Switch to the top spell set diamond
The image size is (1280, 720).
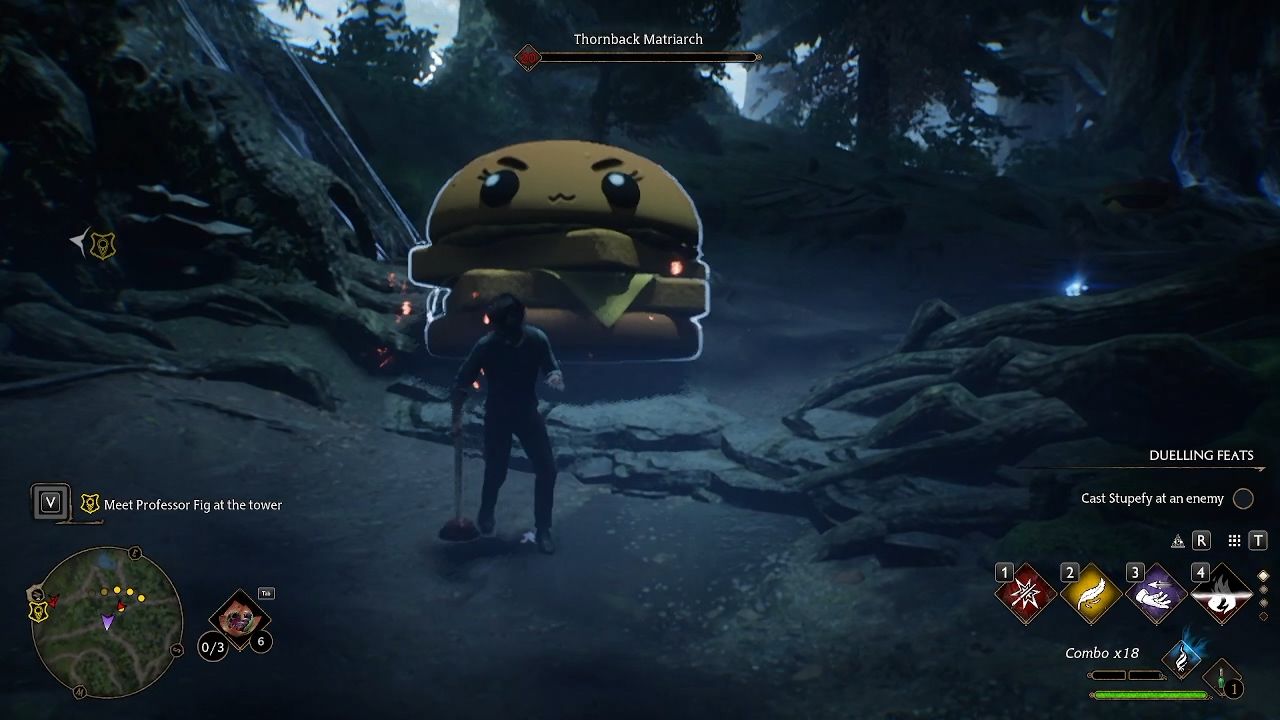1263,576
